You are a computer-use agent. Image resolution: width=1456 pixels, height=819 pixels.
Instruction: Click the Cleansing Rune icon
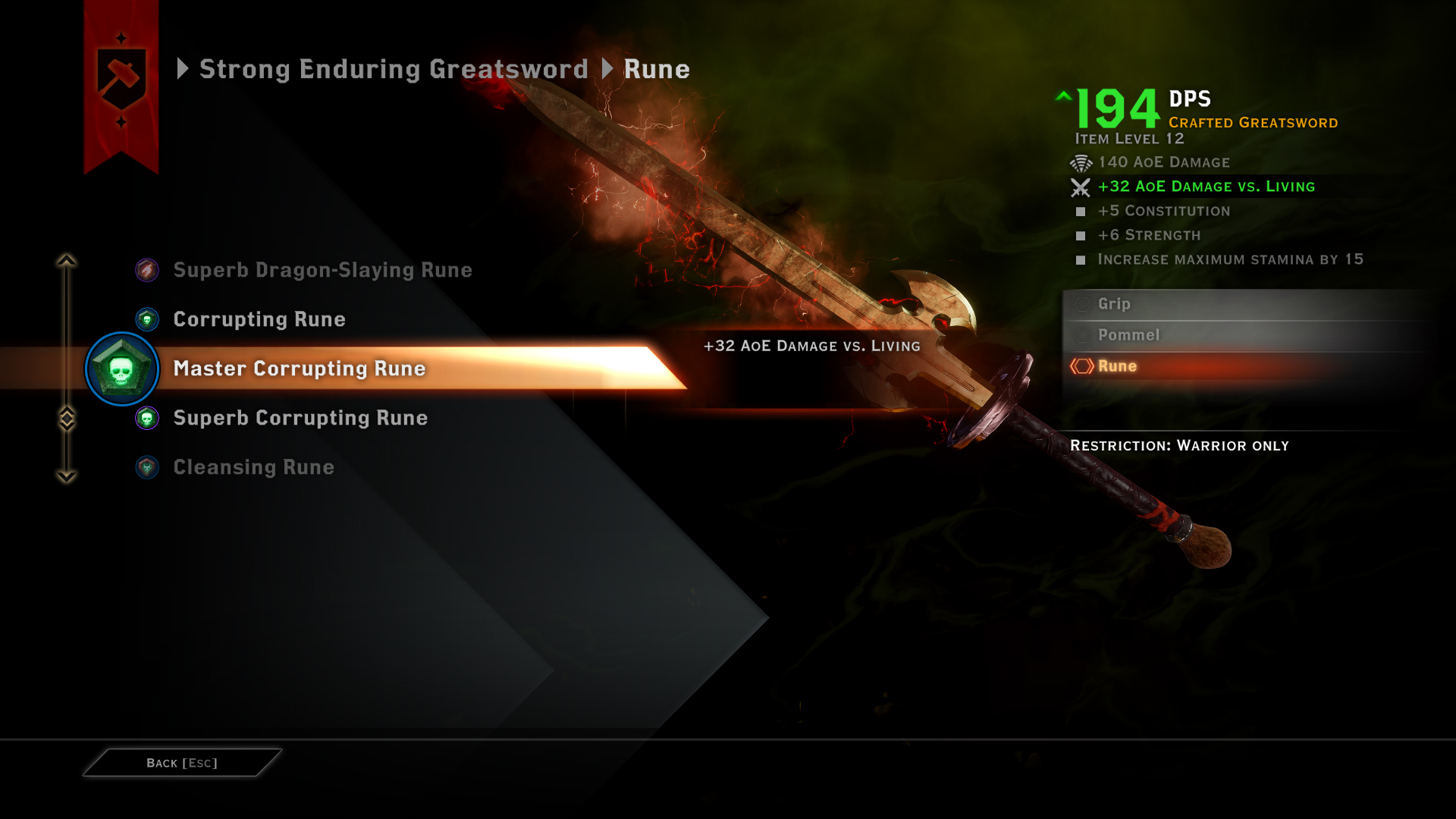146,467
